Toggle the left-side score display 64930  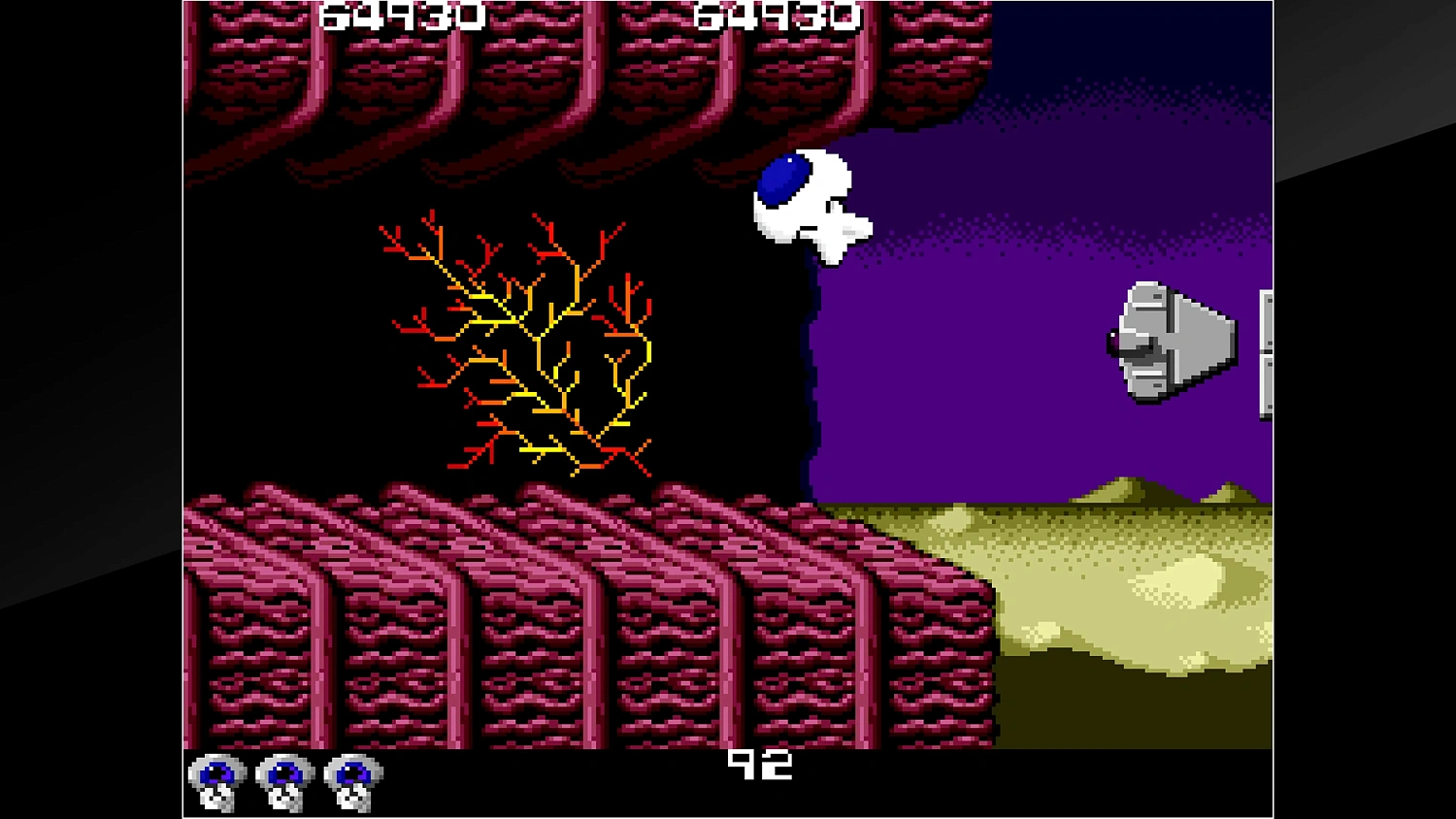coord(401,15)
